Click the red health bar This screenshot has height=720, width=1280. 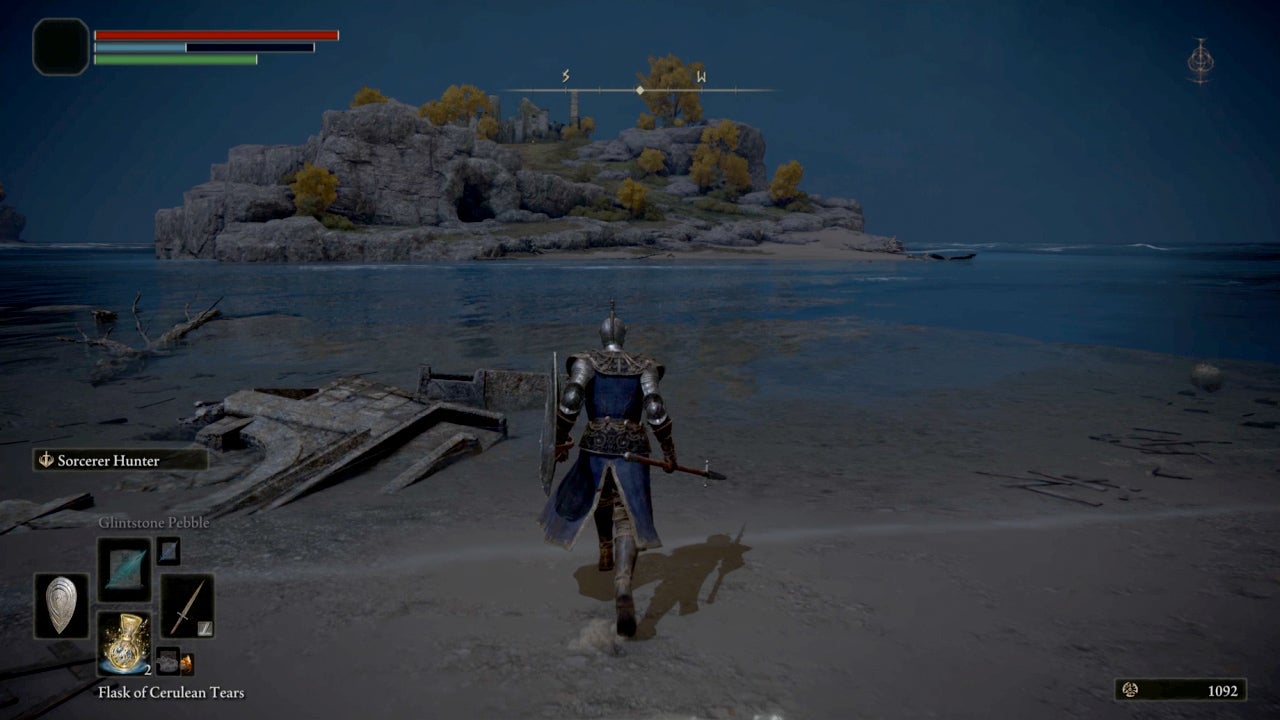[214, 34]
